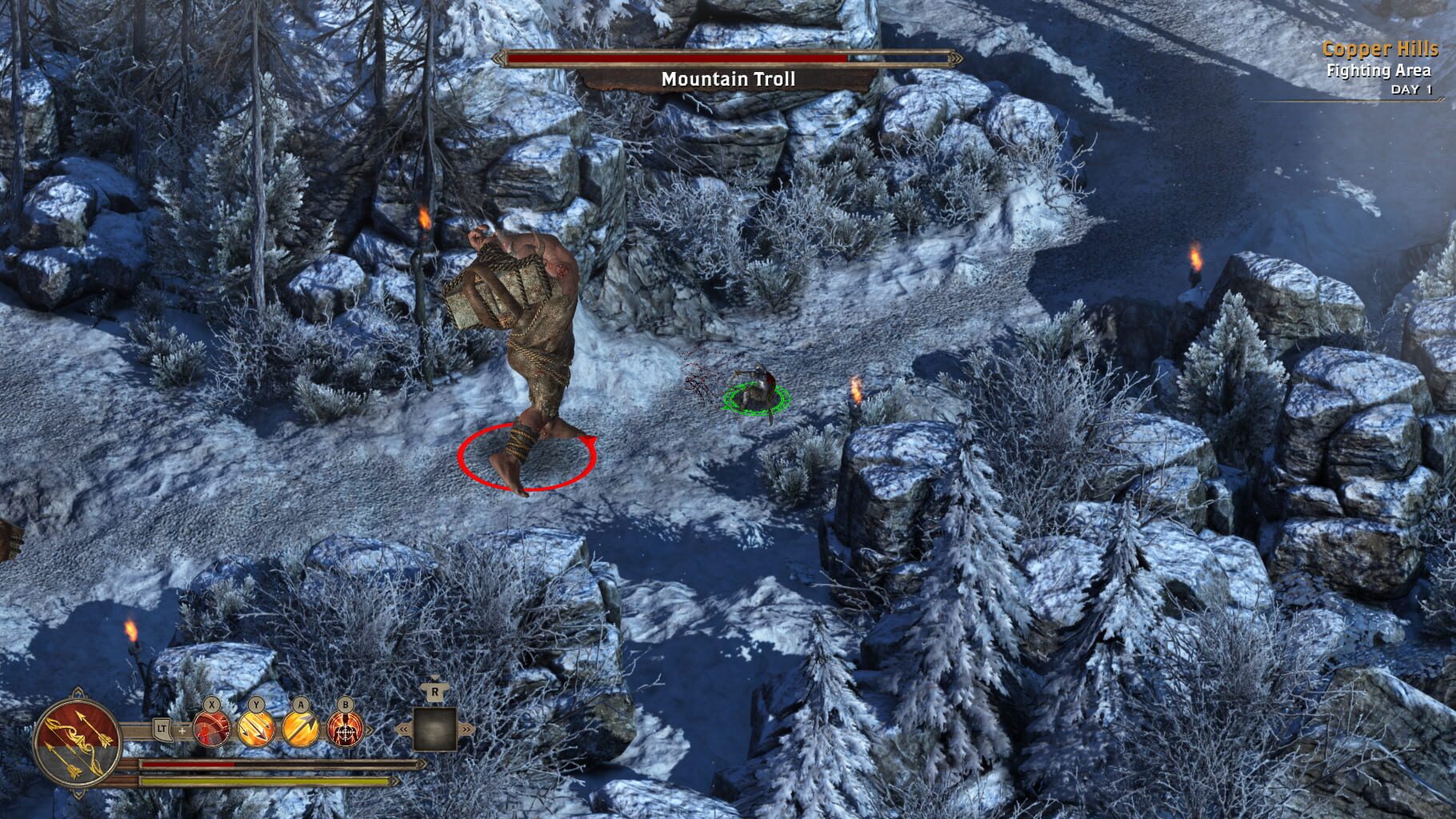Activate the Y multi-arrow skill icon
The height and width of the screenshot is (819, 1456).
[x=256, y=730]
